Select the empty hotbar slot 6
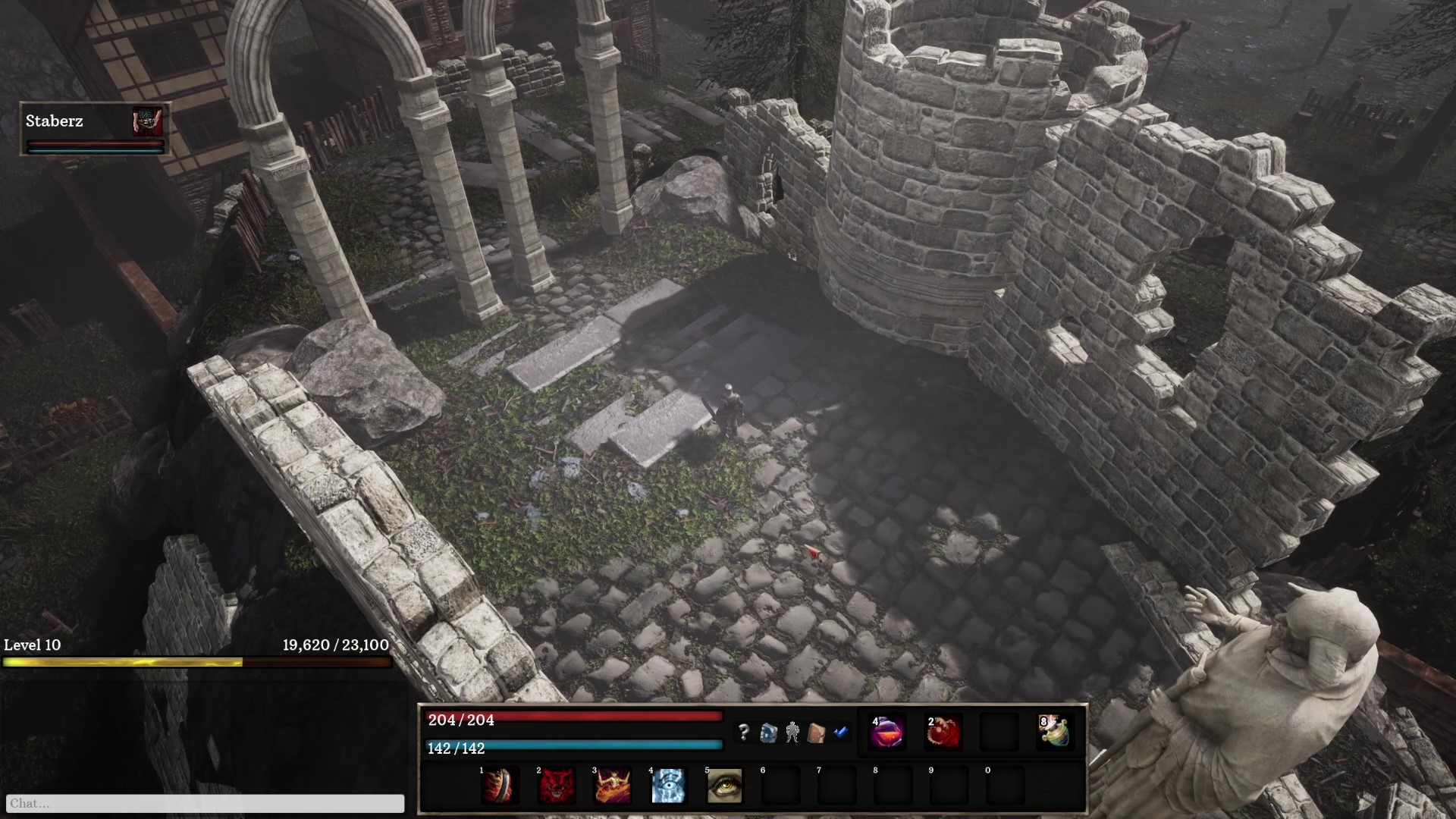Image resolution: width=1456 pixels, height=819 pixels. (780, 786)
